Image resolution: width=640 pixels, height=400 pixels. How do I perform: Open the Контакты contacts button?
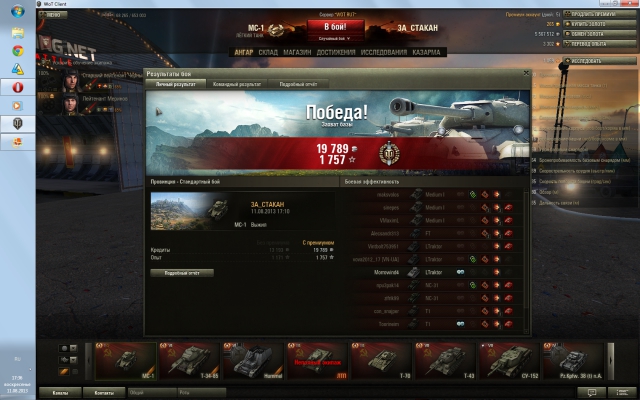pos(104,393)
